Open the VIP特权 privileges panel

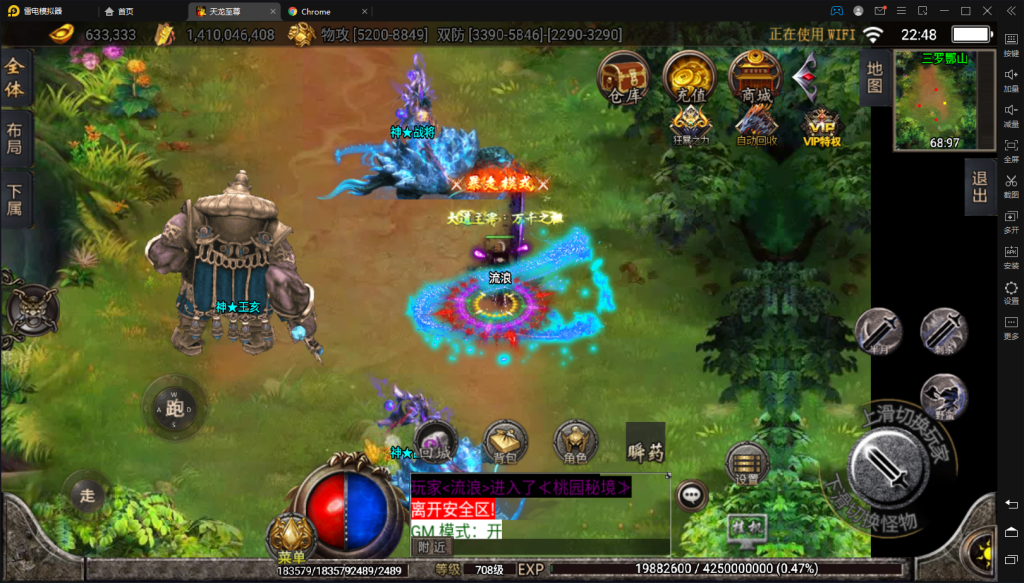coord(821,127)
